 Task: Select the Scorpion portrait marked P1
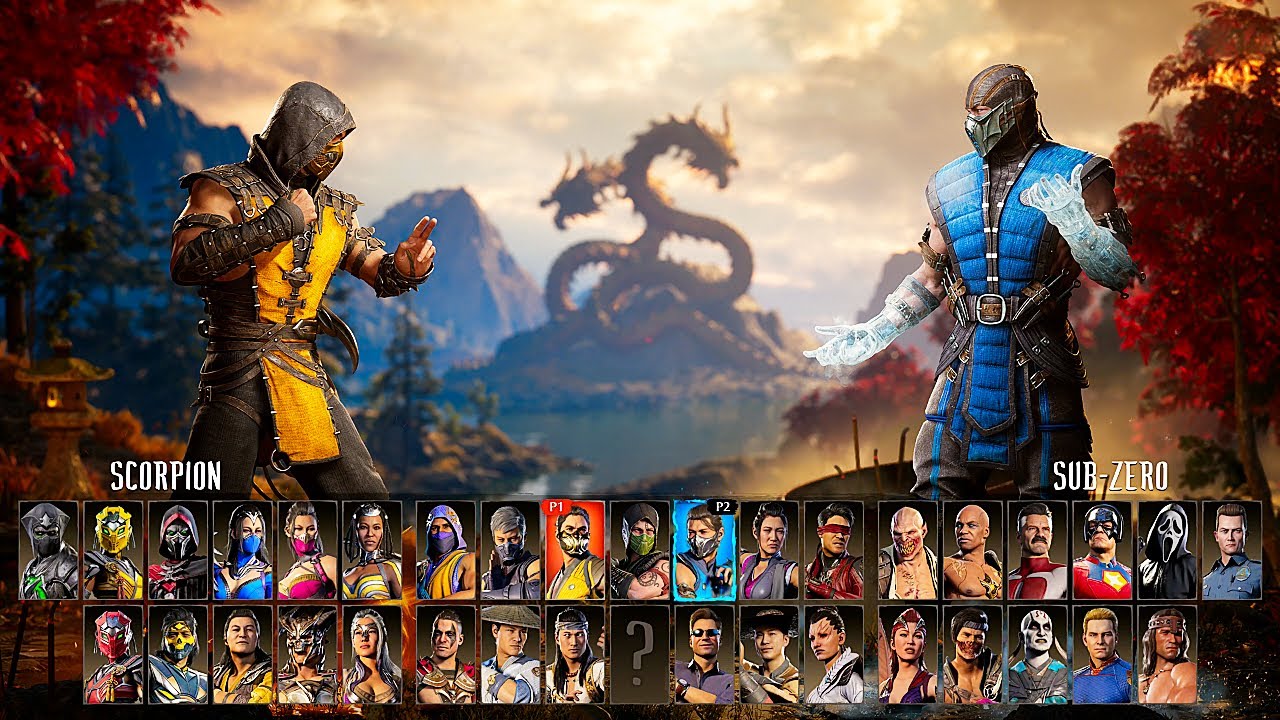[575, 550]
